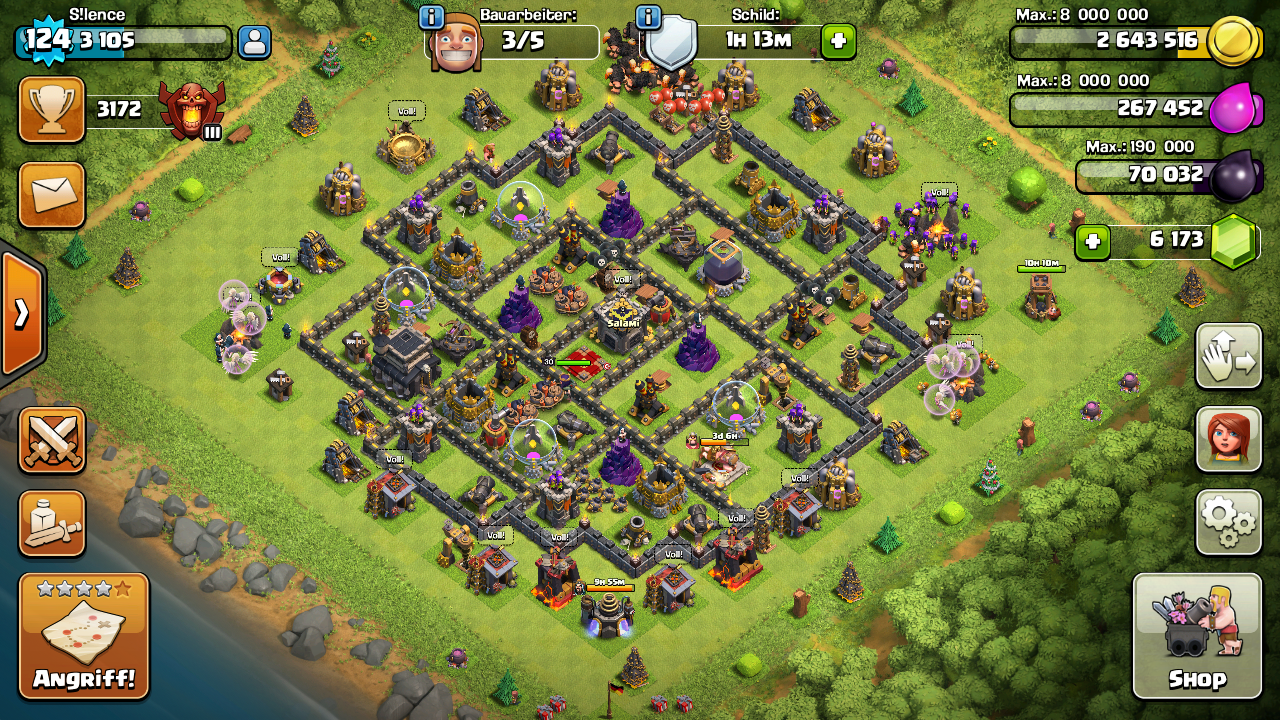Open the mail inbox envelope button

pyautogui.click(x=51, y=194)
